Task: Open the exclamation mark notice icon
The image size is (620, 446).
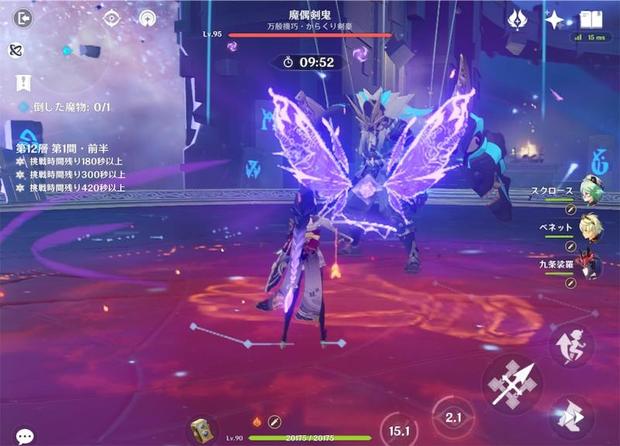Action: click(23, 83)
